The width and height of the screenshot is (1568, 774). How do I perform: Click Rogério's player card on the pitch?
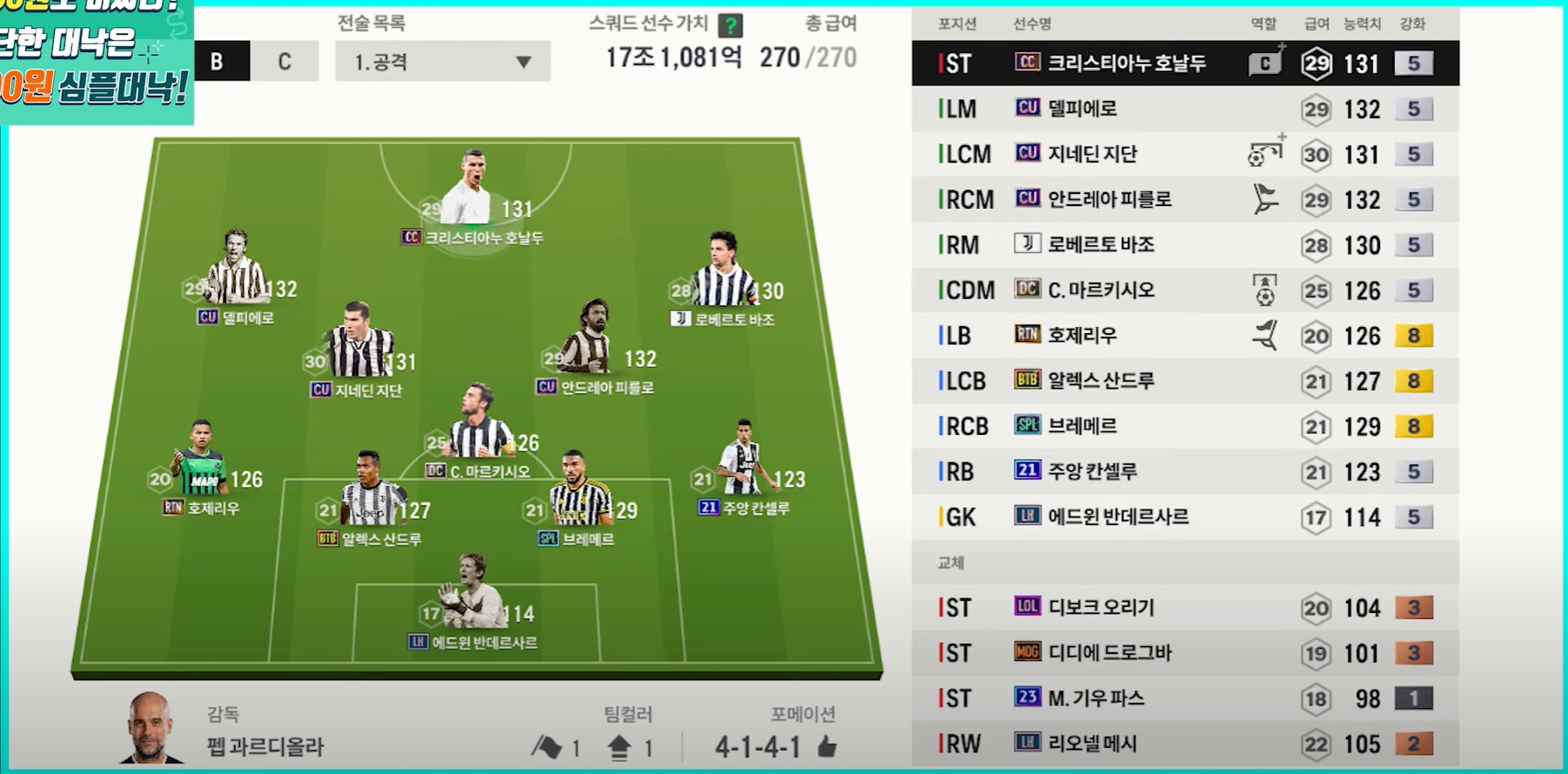[201, 461]
